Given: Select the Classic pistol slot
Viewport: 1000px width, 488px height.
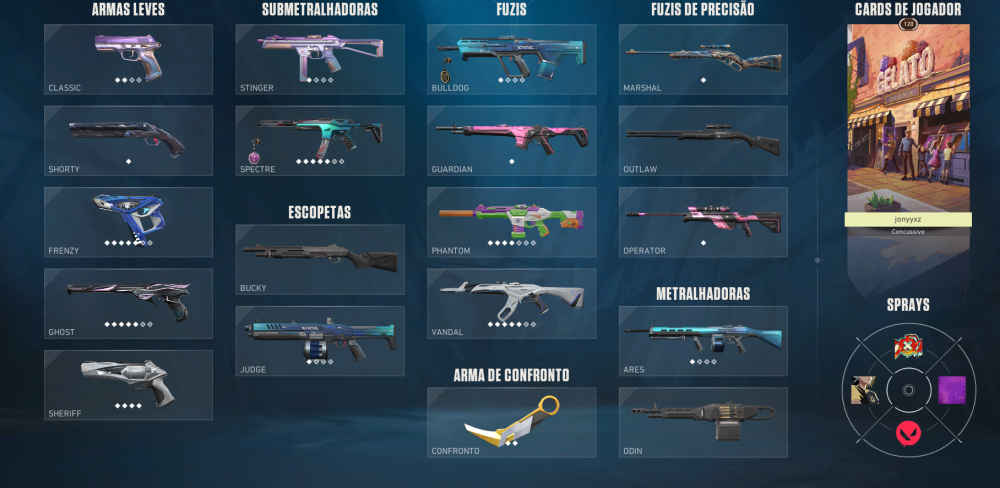Looking at the screenshot, I should [128, 59].
